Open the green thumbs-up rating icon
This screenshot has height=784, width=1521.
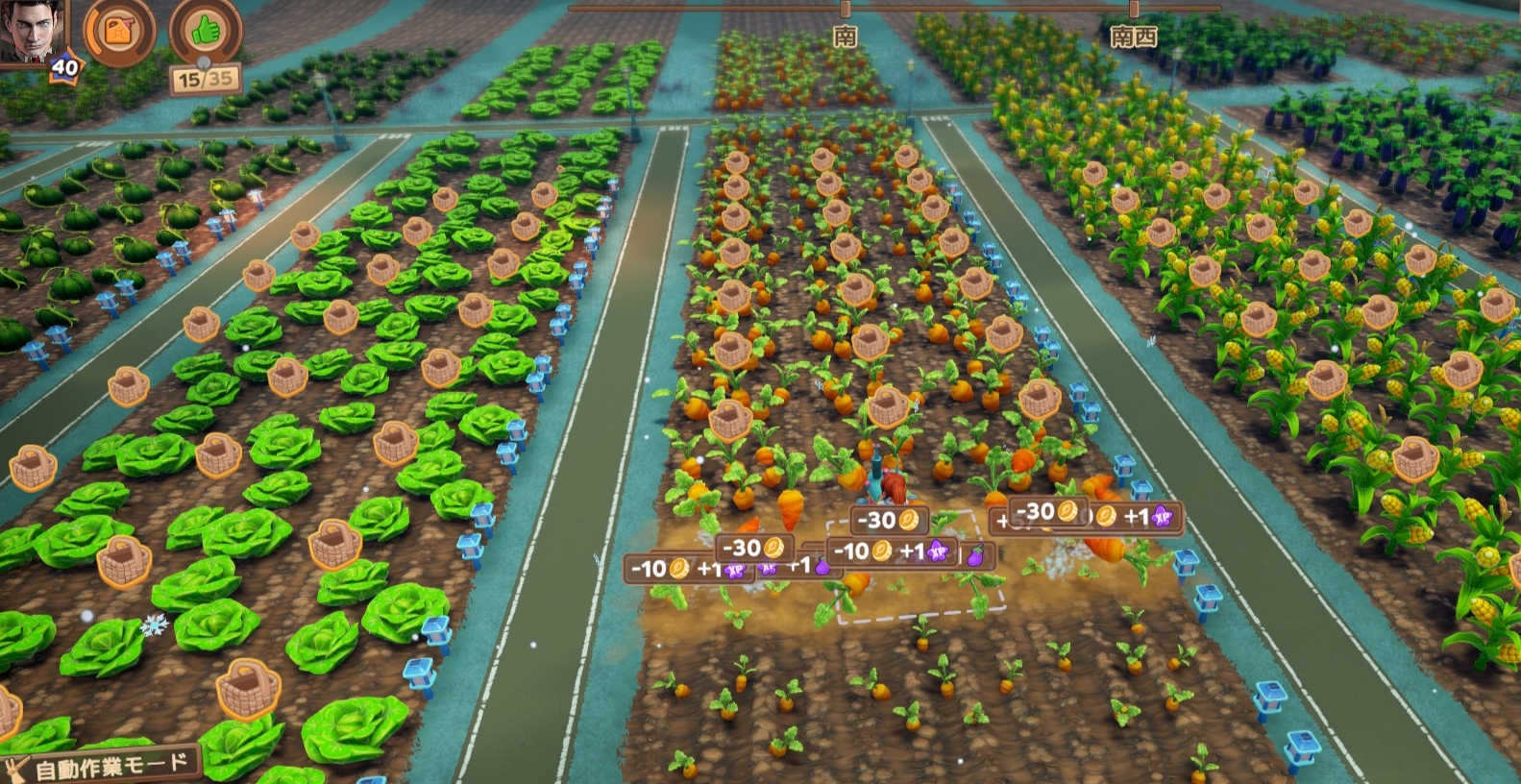pyautogui.click(x=205, y=34)
